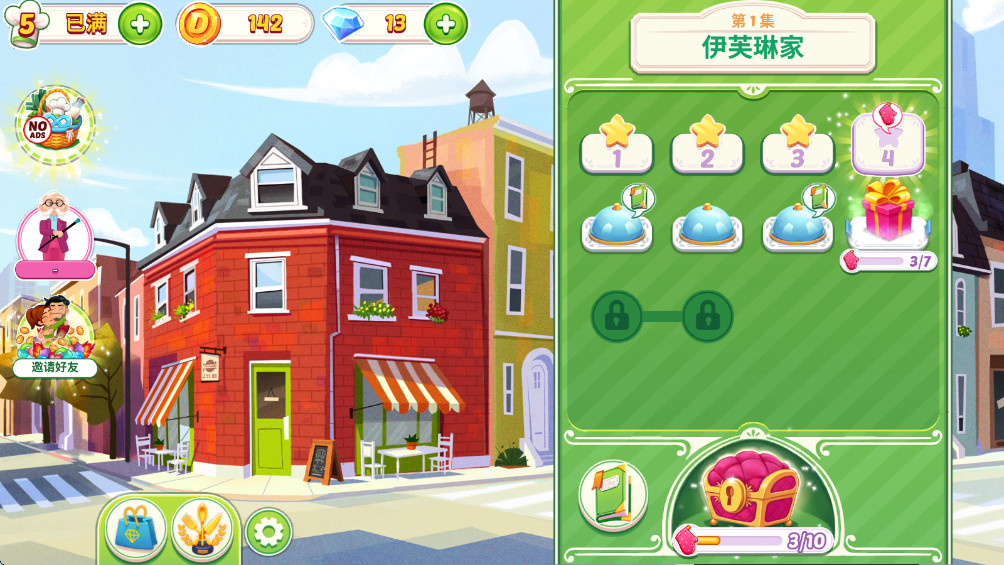Viewport: 1004px width, 565px height.
Task: Open the green recipe book button
Action: (x=612, y=494)
